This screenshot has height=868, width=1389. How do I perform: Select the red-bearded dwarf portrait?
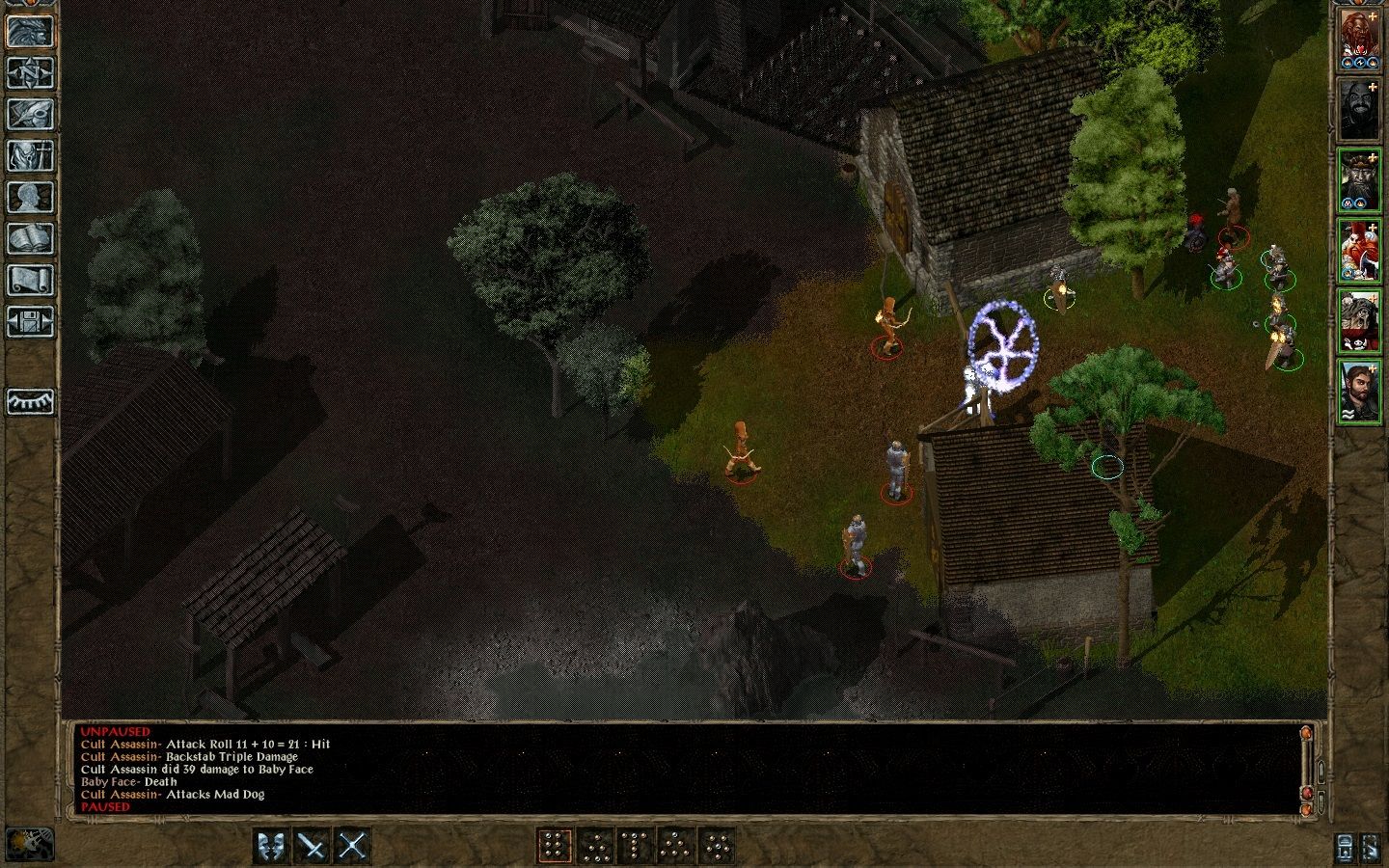pos(1358,41)
